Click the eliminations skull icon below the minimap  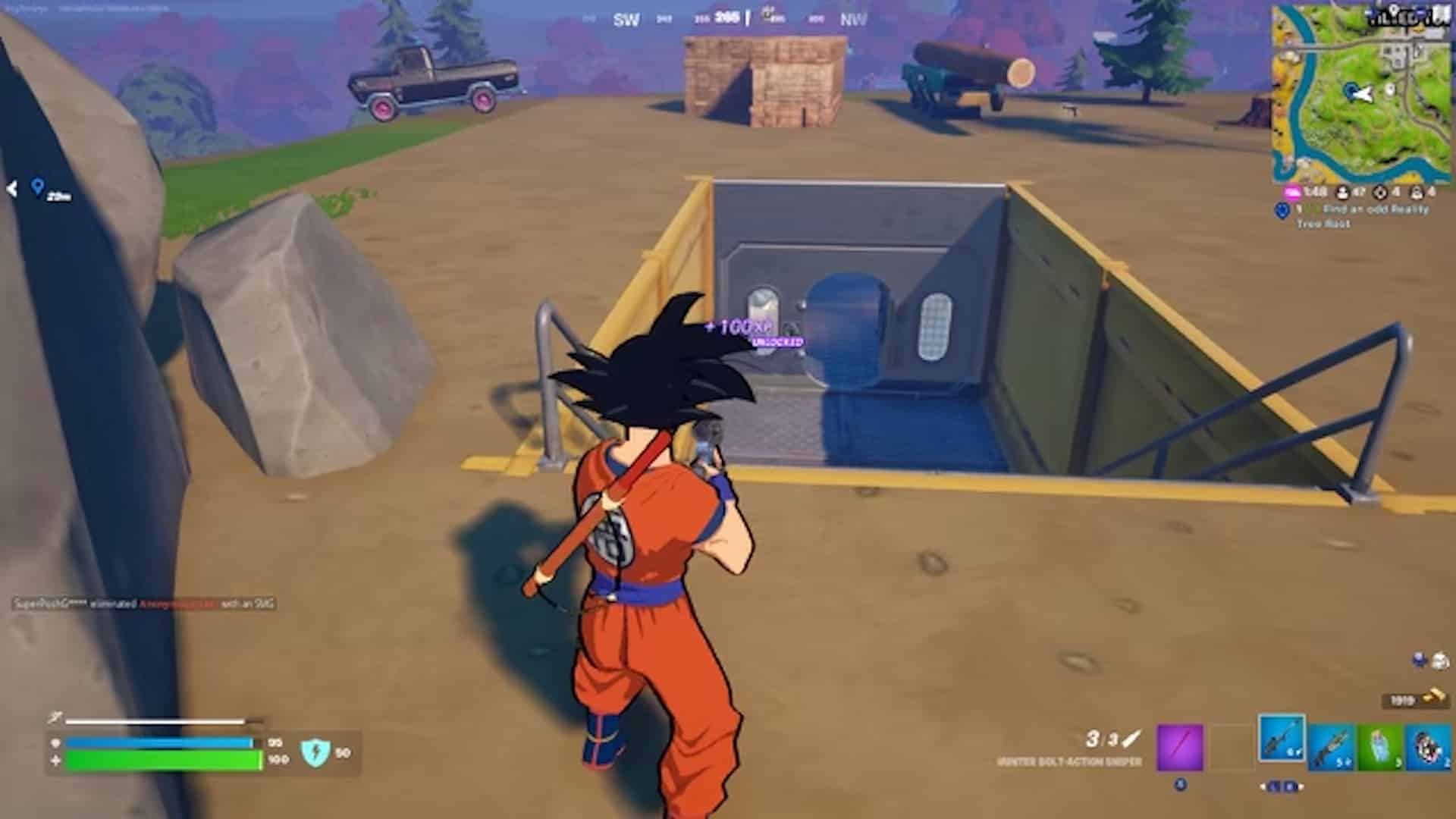point(1379,192)
